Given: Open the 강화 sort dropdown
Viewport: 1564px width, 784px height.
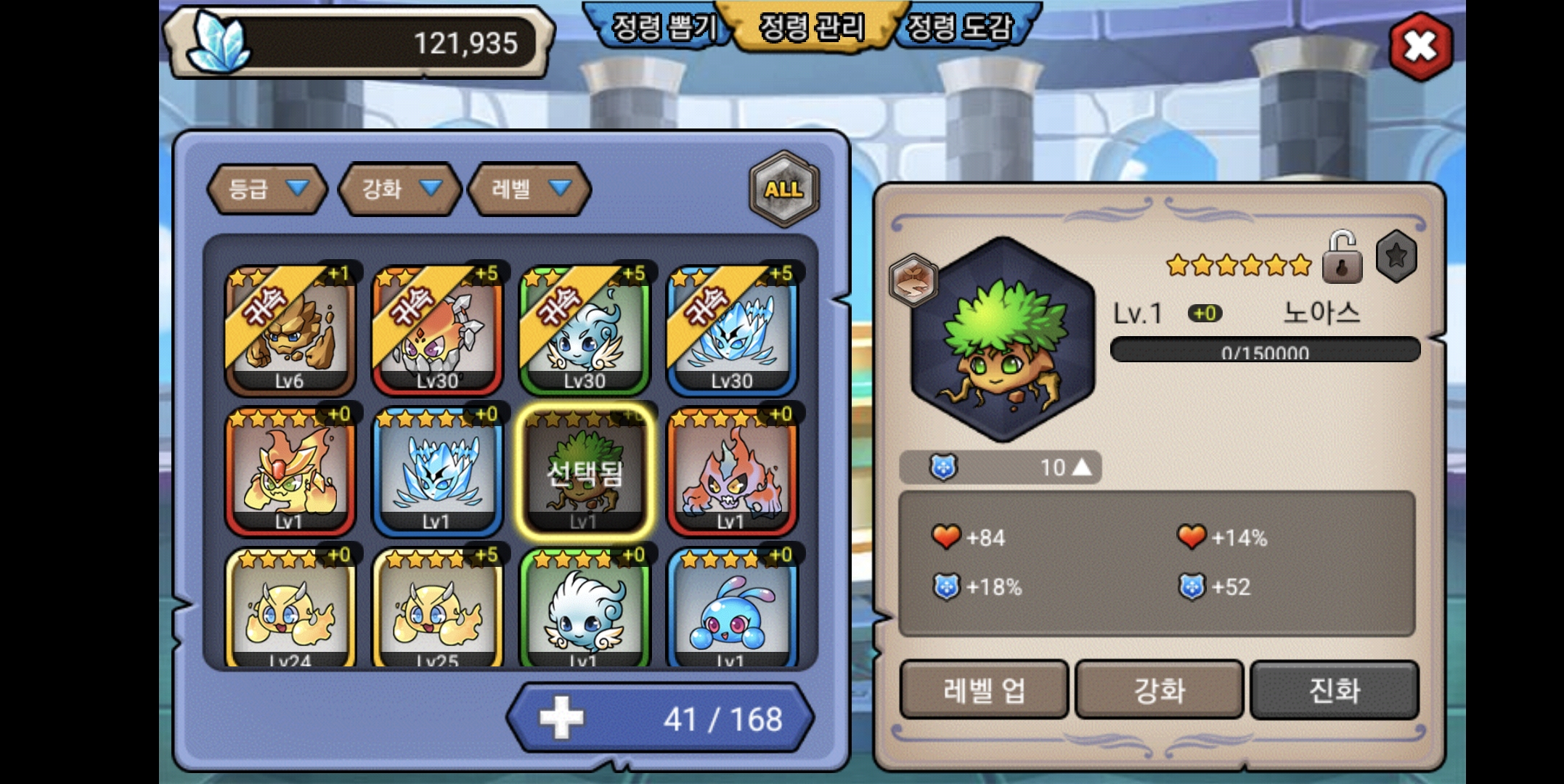Looking at the screenshot, I should tap(400, 189).
